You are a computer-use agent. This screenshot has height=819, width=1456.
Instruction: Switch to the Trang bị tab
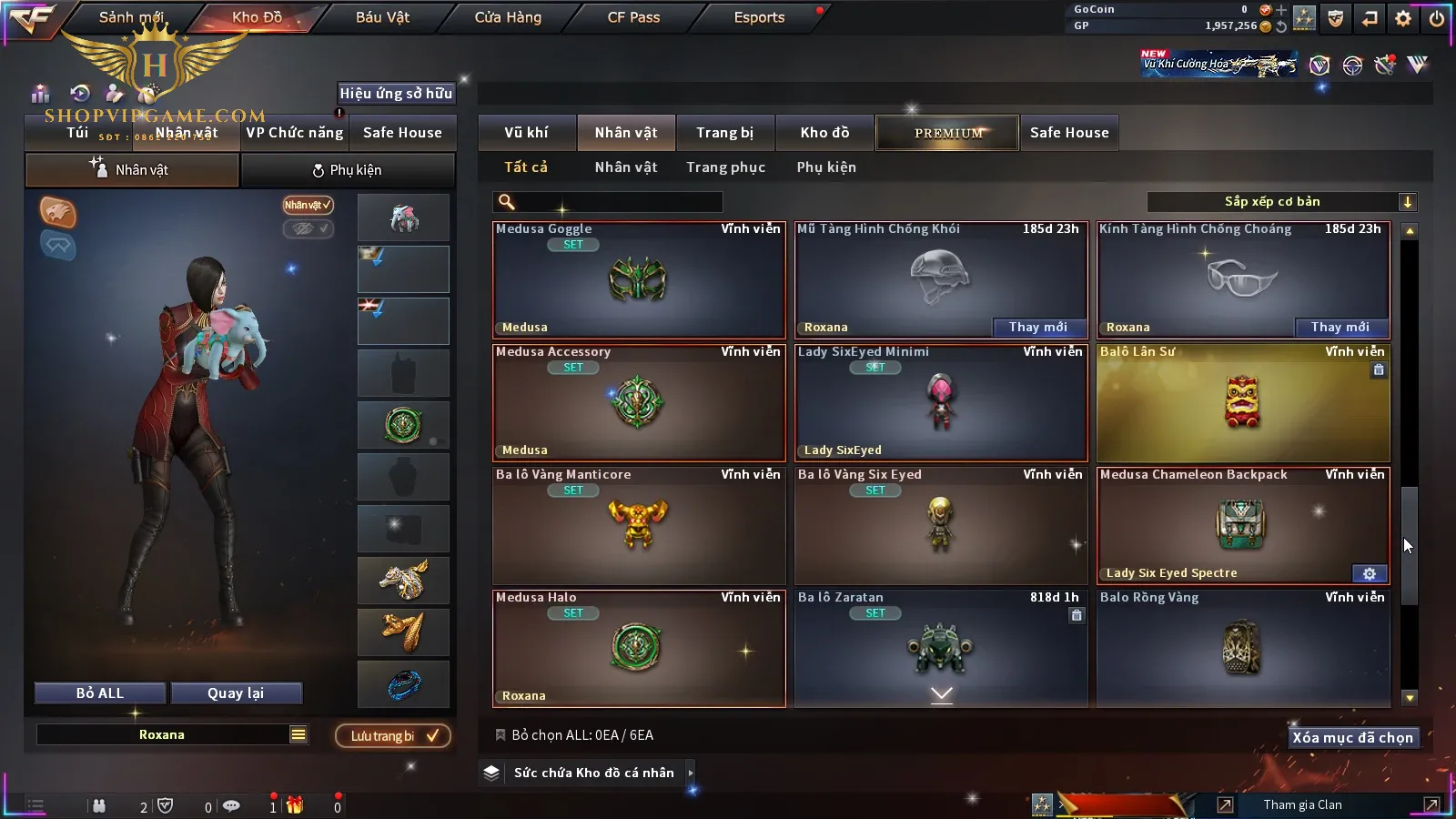coord(724,133)
